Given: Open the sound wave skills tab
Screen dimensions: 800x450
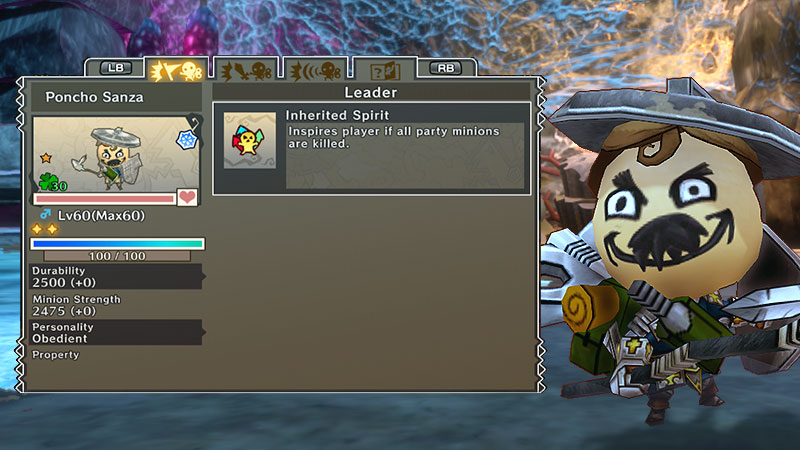Looking at the screenshot, I should [x=314, y=70].
